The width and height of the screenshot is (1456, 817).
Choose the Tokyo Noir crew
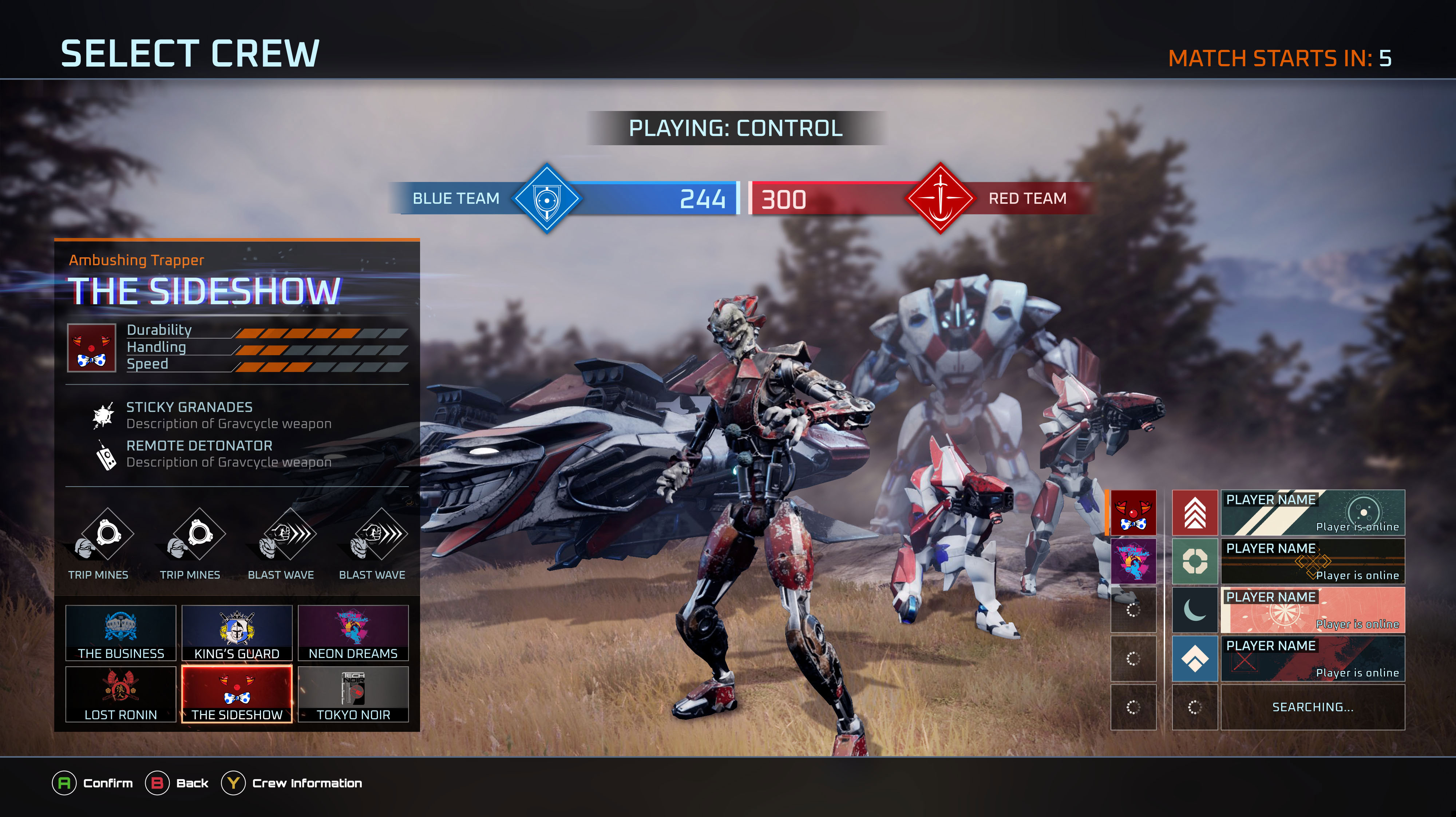pos(353,694)
